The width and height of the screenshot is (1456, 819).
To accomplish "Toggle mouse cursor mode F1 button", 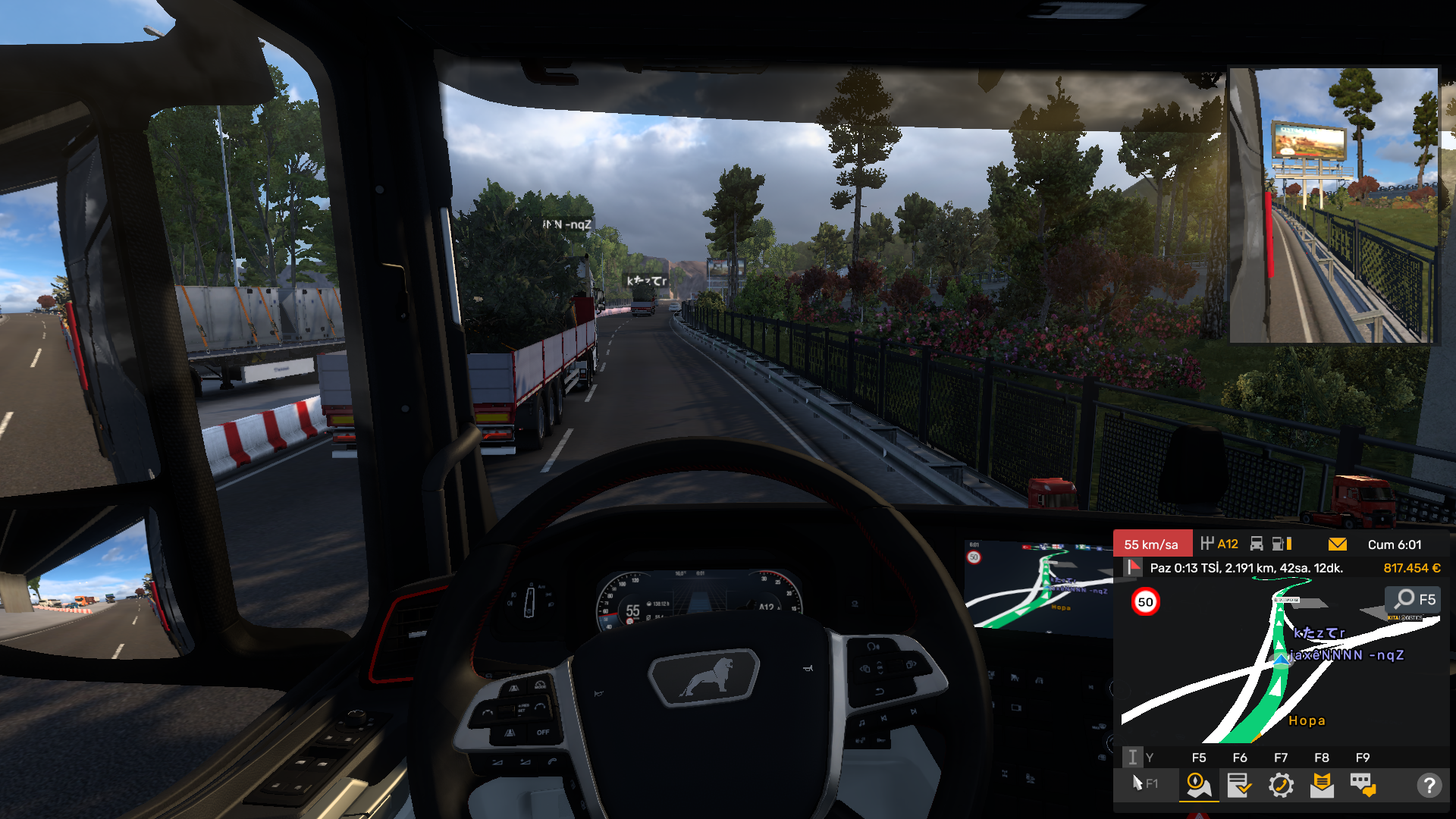I will click(x=1144, y=783).
